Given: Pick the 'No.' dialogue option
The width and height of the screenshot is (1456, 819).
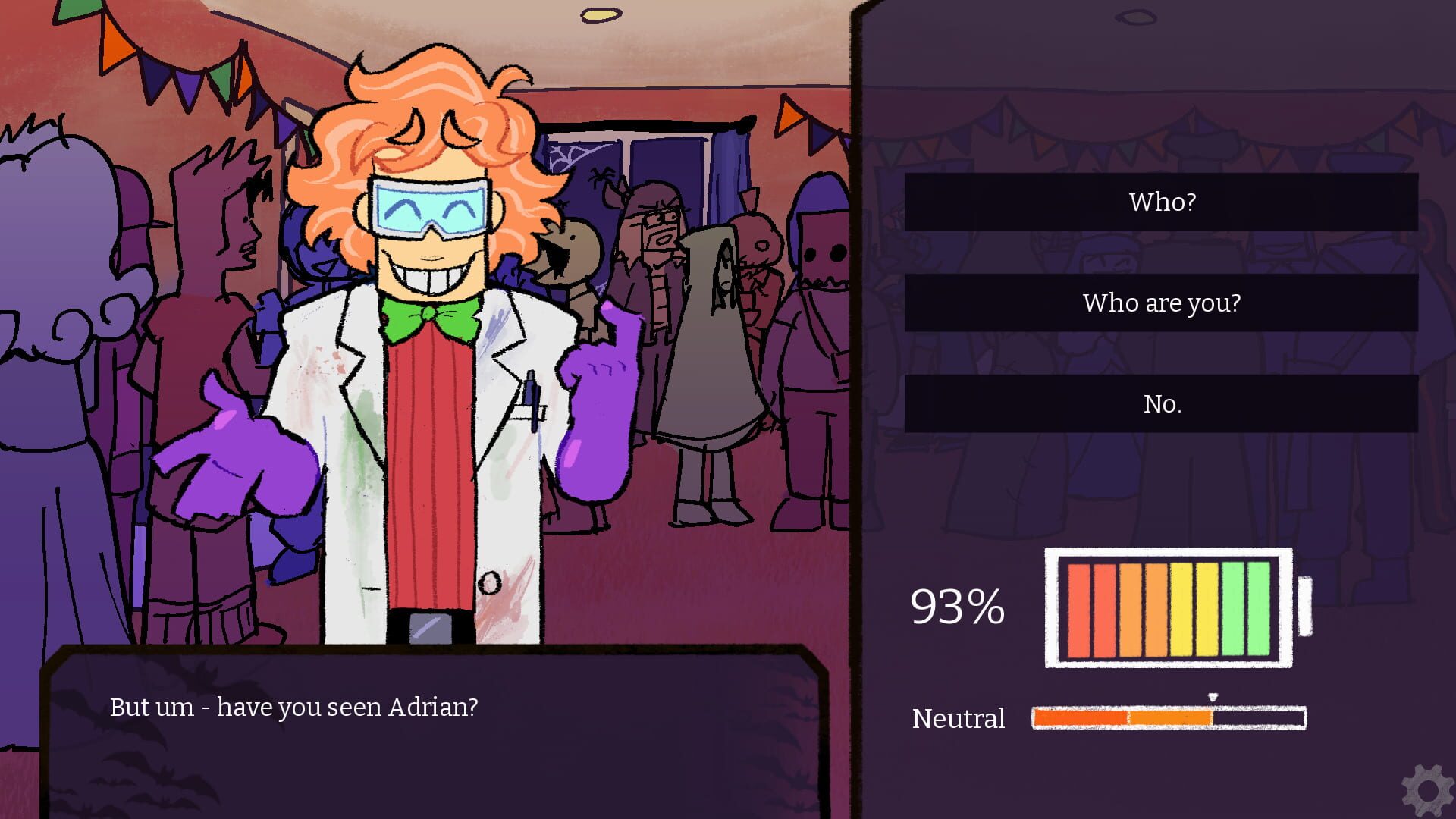Looking at the screenshot, I should click(x=1163, y=404).
